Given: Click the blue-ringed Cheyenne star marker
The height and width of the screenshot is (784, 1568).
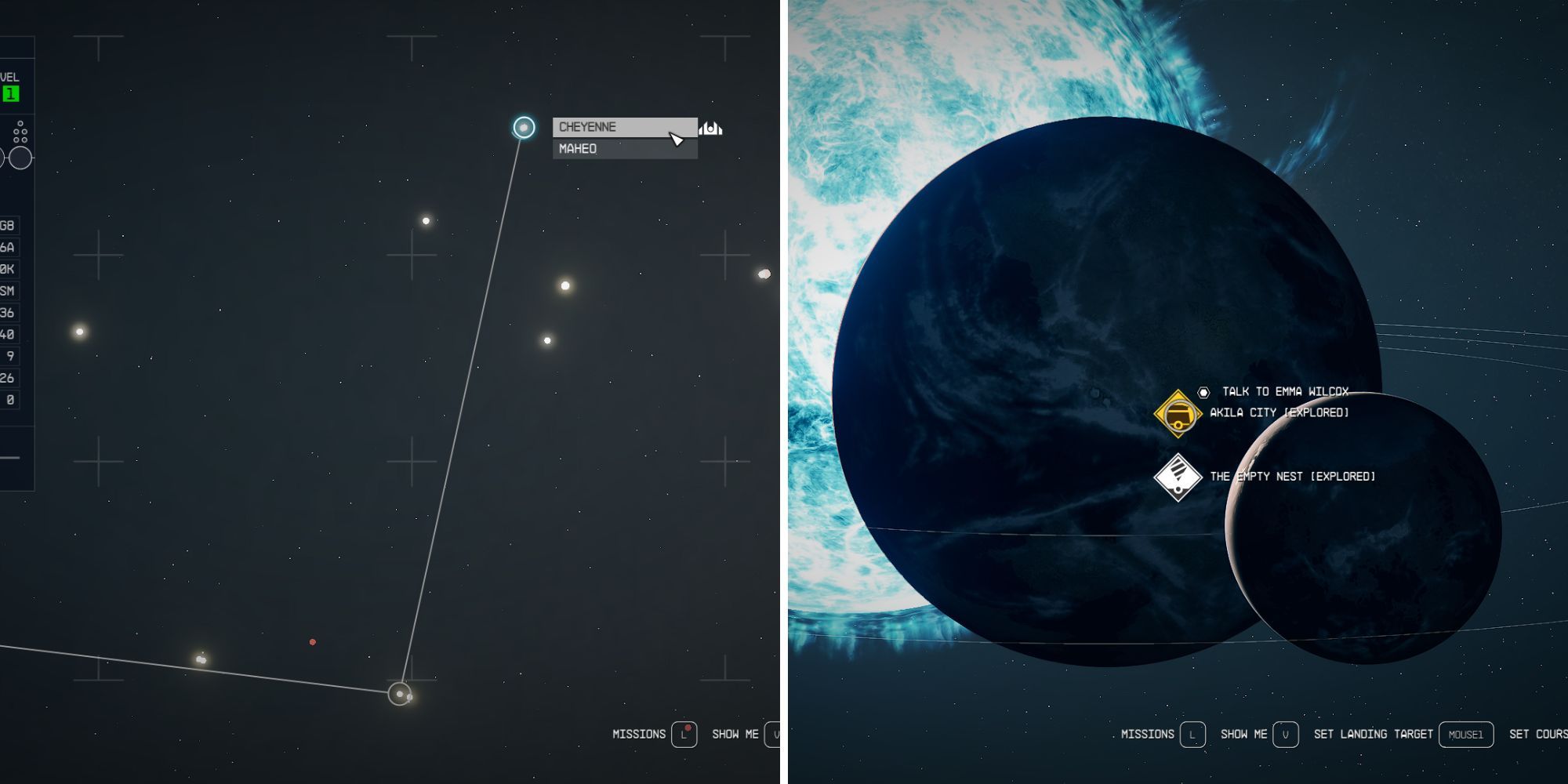Looking at the screenshot, I should click(x=524, y=127).
